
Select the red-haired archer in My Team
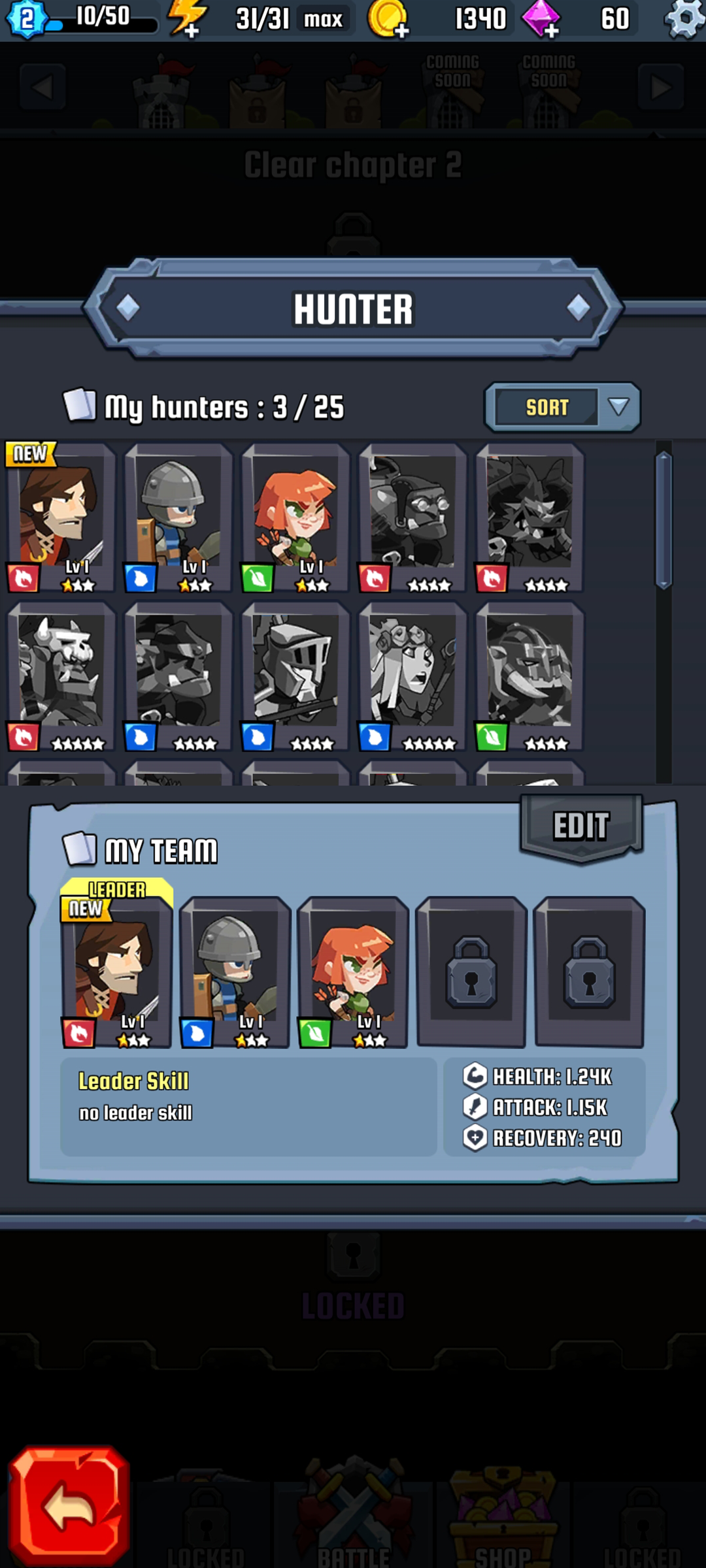pyautogui.click(x=352, y=971)
